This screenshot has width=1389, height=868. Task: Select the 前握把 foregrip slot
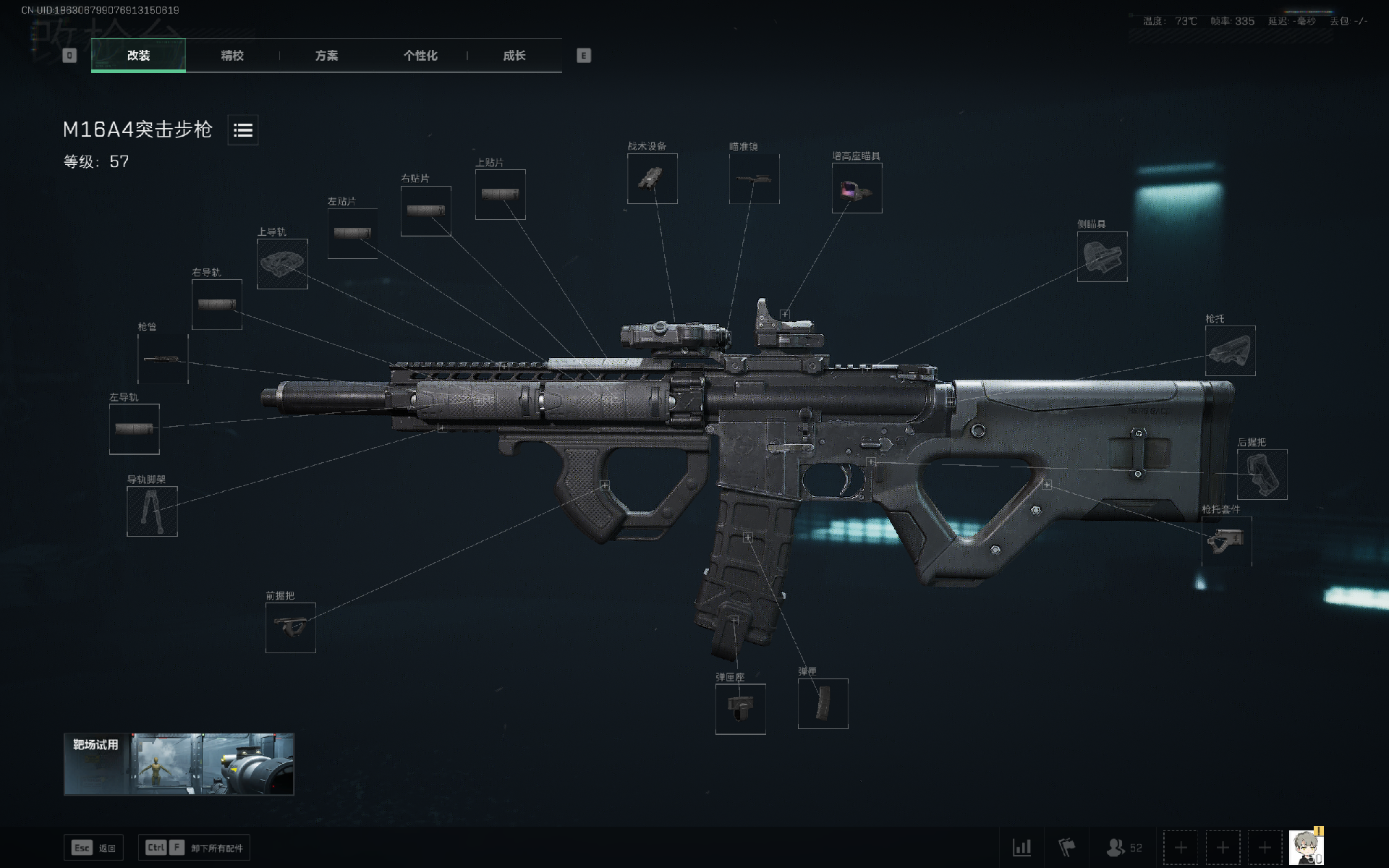(291, 627)
